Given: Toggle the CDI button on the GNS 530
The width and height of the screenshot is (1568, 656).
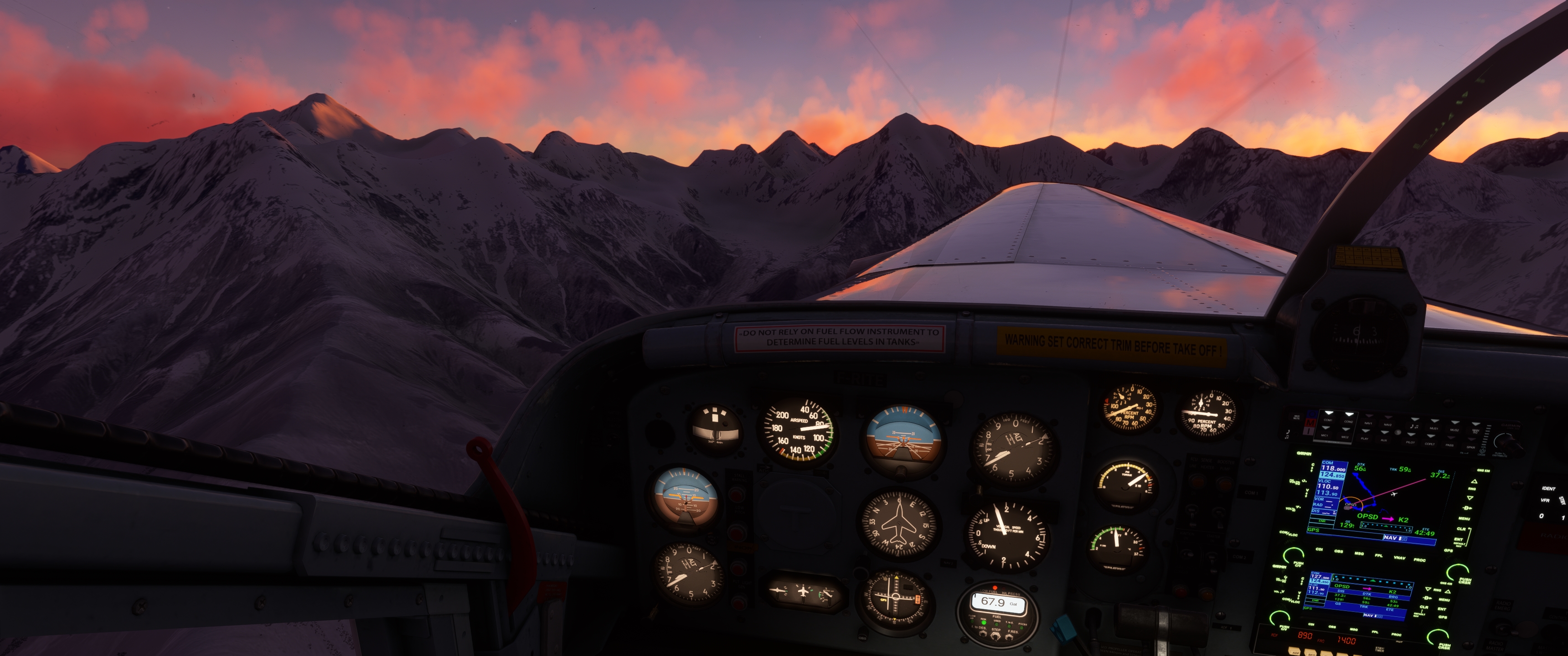Looking at the screenshot, I should pyautogui.click(x=1319, y=549).
